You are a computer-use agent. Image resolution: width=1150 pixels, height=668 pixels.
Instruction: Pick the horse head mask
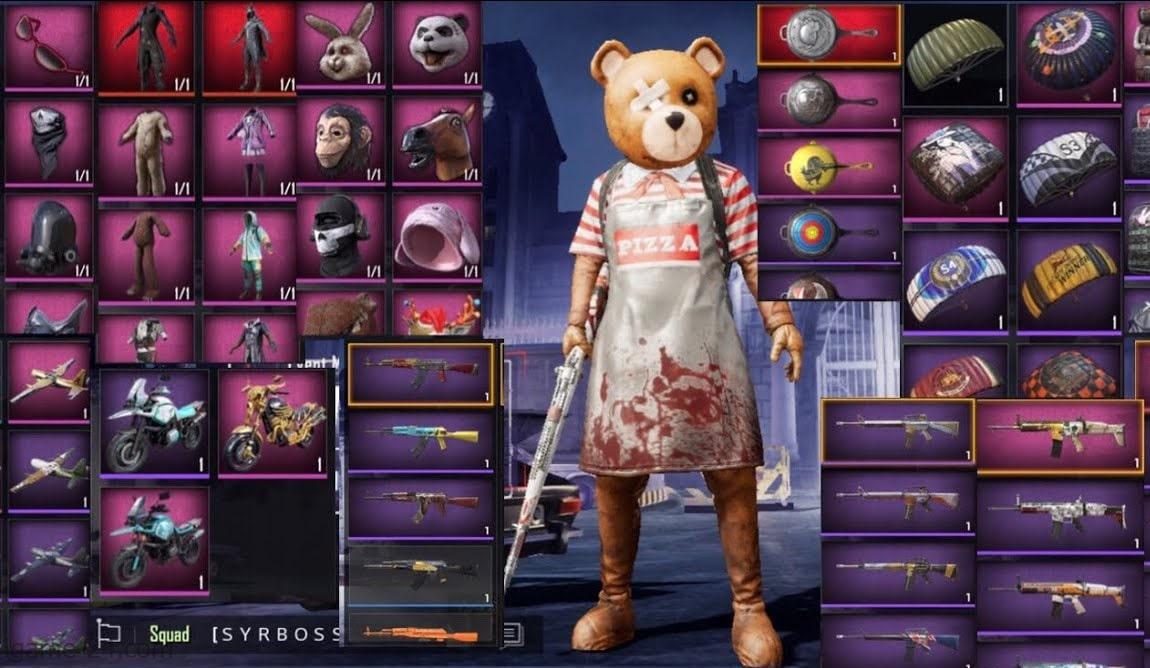pyautogui.click(x=437, y=140)
